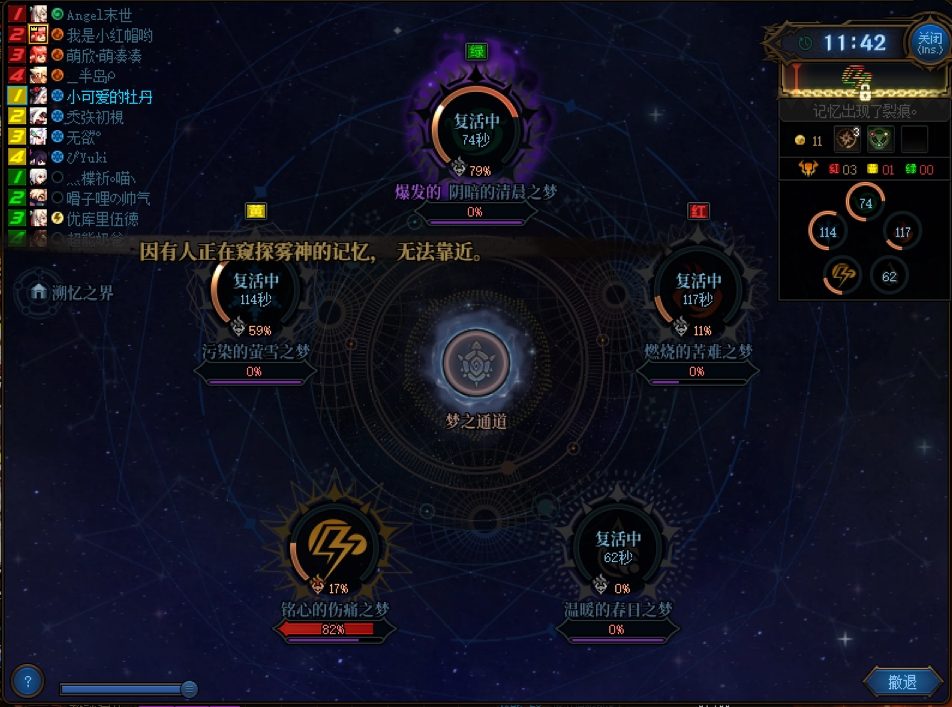Select party member Angel末世
This screenshot has width=952, height=707.
98,15
